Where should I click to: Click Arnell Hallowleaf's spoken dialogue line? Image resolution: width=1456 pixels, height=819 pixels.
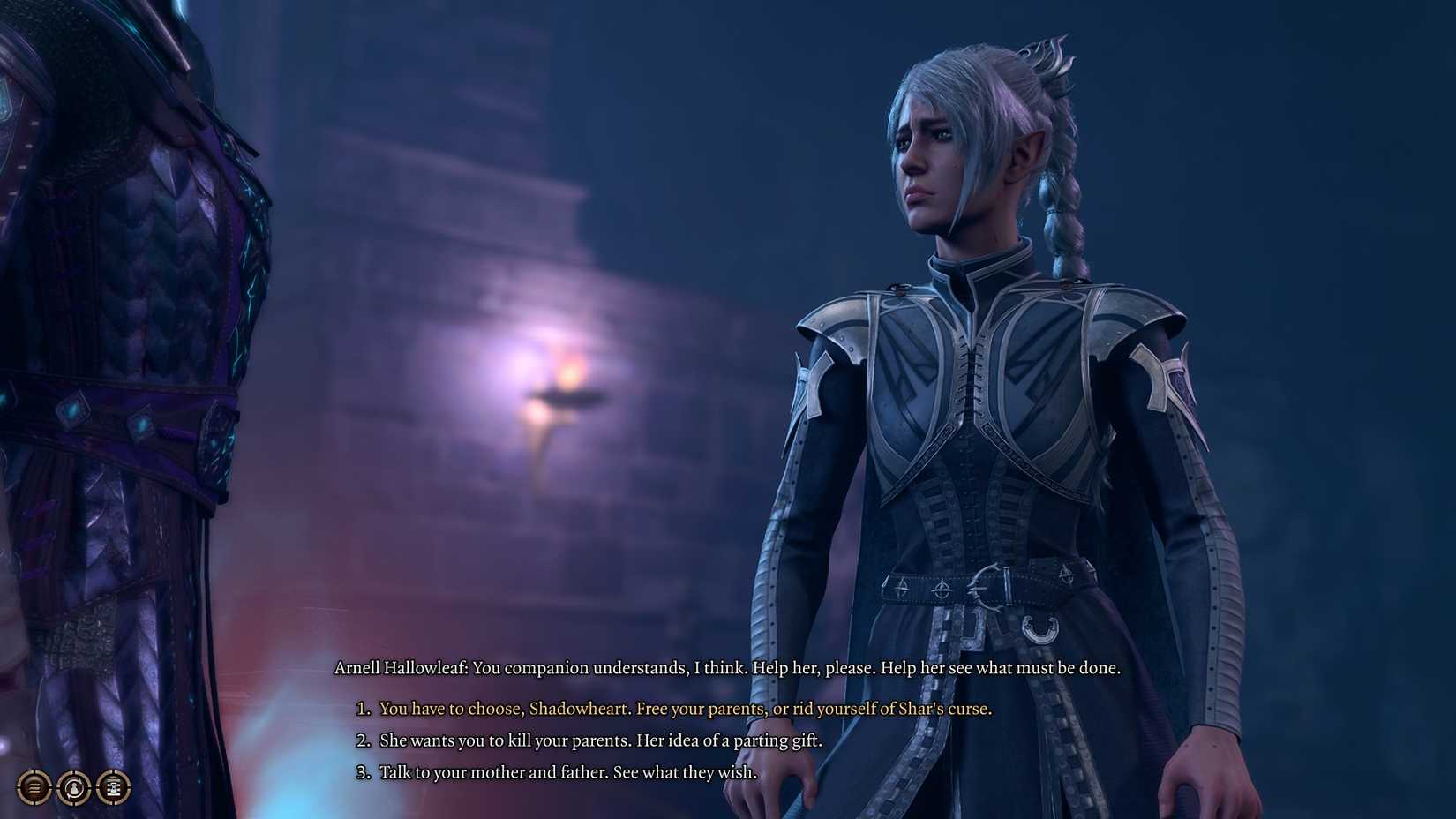(727, 669)
